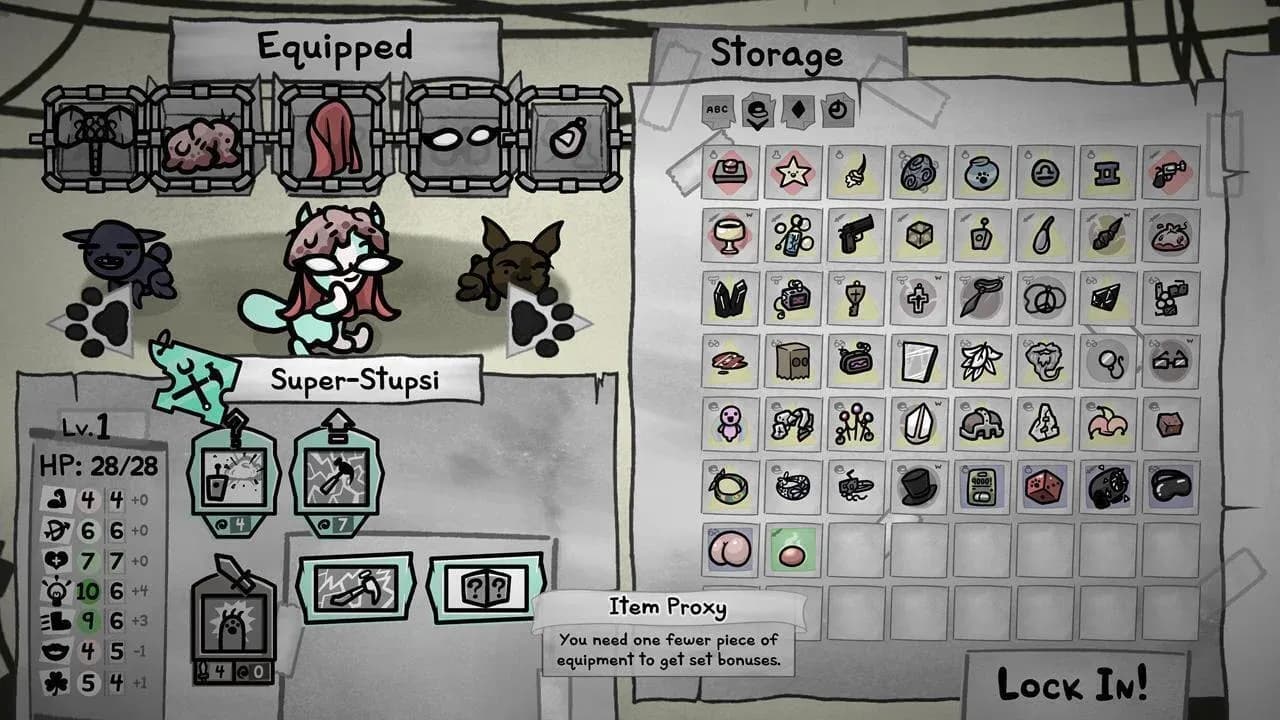Select the paw-print fishbowl item
The width and height of the screenshot is (1280, 720).
984,172
